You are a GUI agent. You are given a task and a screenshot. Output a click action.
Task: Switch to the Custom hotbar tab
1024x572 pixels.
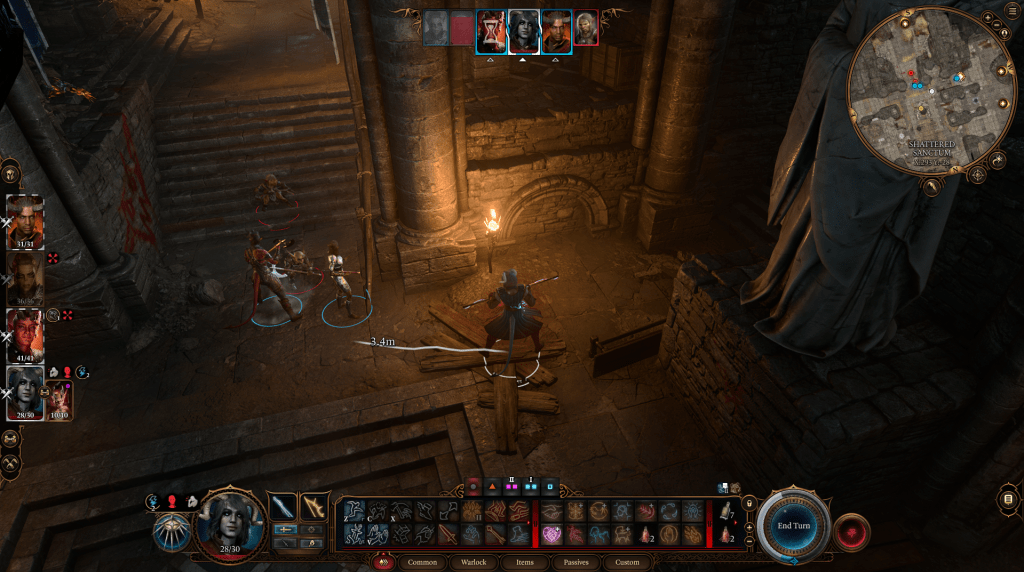[627, 562]
